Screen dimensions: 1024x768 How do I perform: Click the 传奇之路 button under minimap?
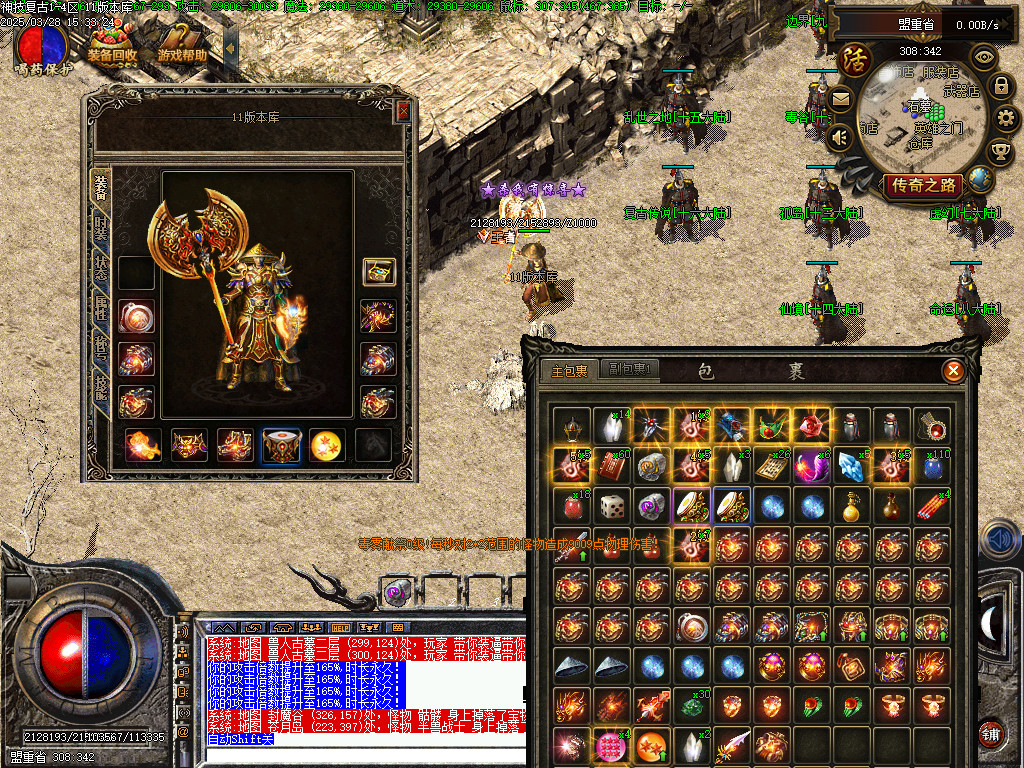(x=924, y=185)
